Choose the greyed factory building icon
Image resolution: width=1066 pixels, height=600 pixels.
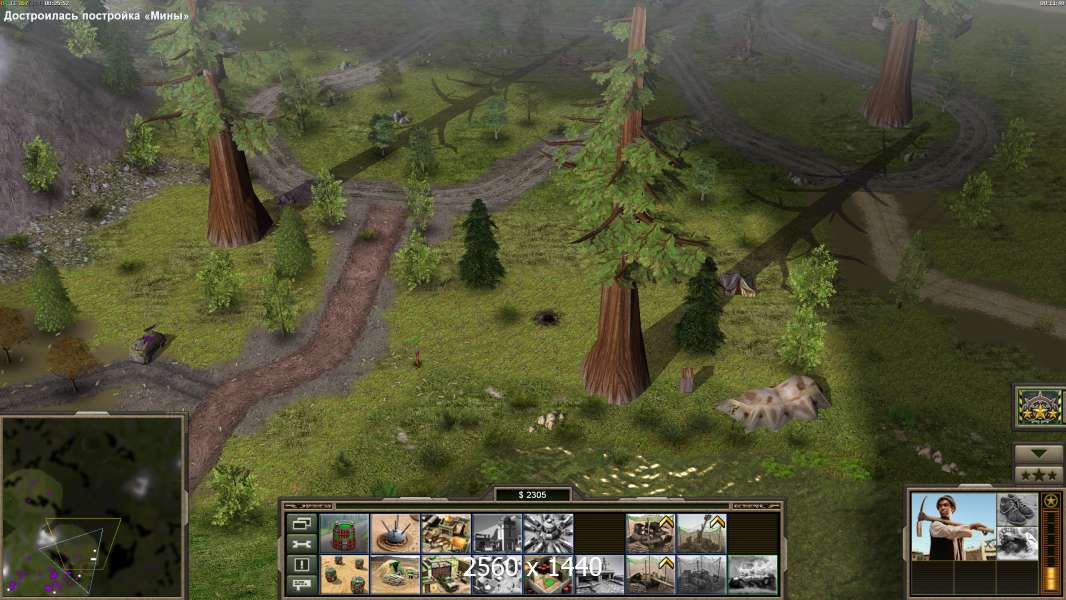tap(497, 533)
